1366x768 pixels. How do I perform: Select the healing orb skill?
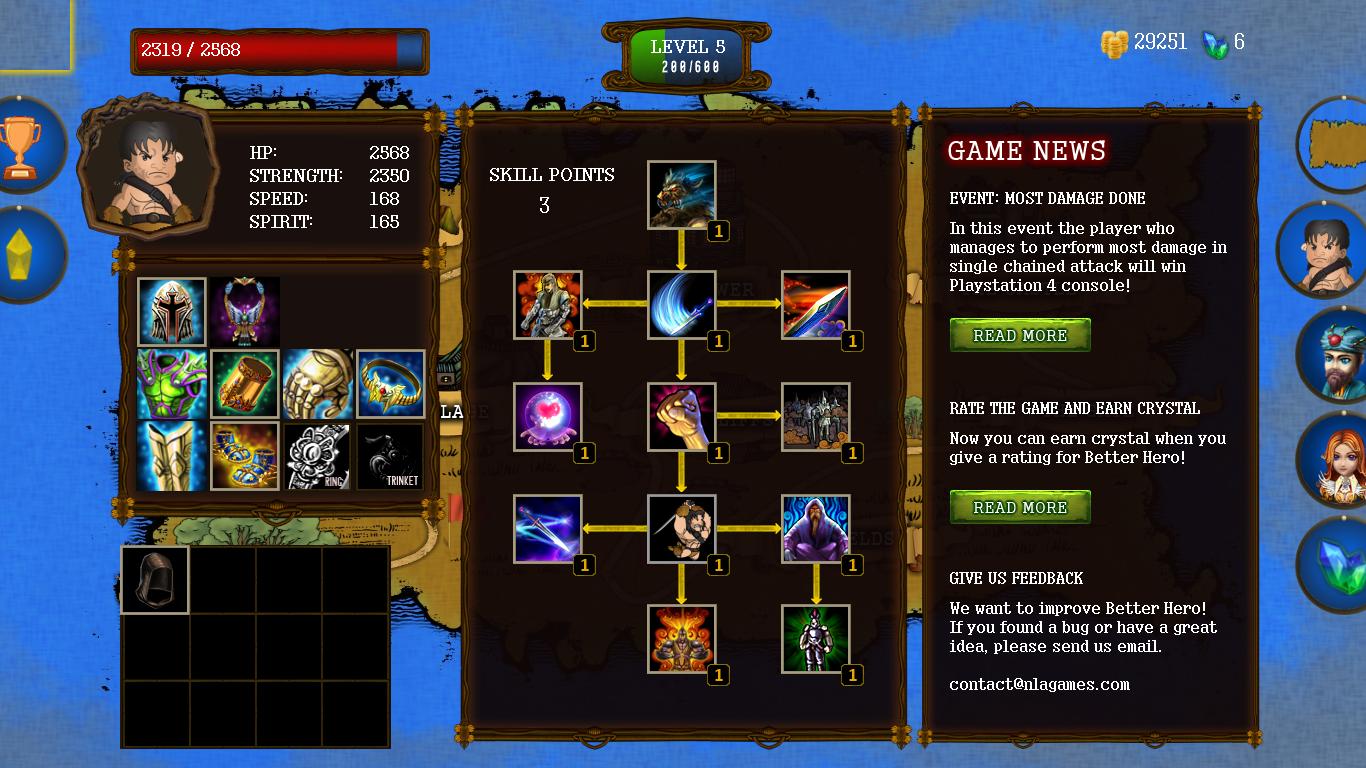548,418
